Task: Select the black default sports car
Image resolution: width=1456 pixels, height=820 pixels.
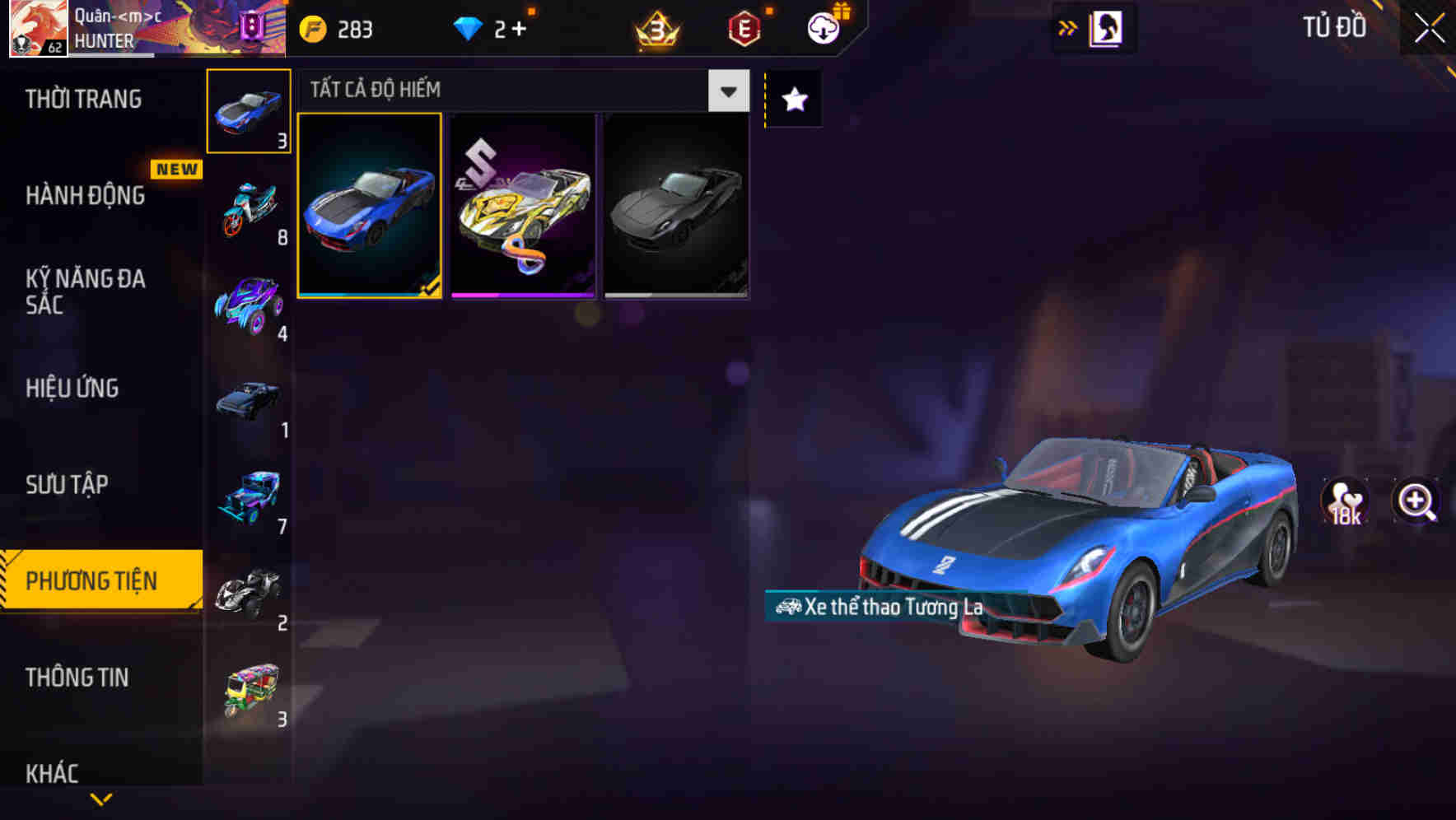Action: click(x=675, y=207)
